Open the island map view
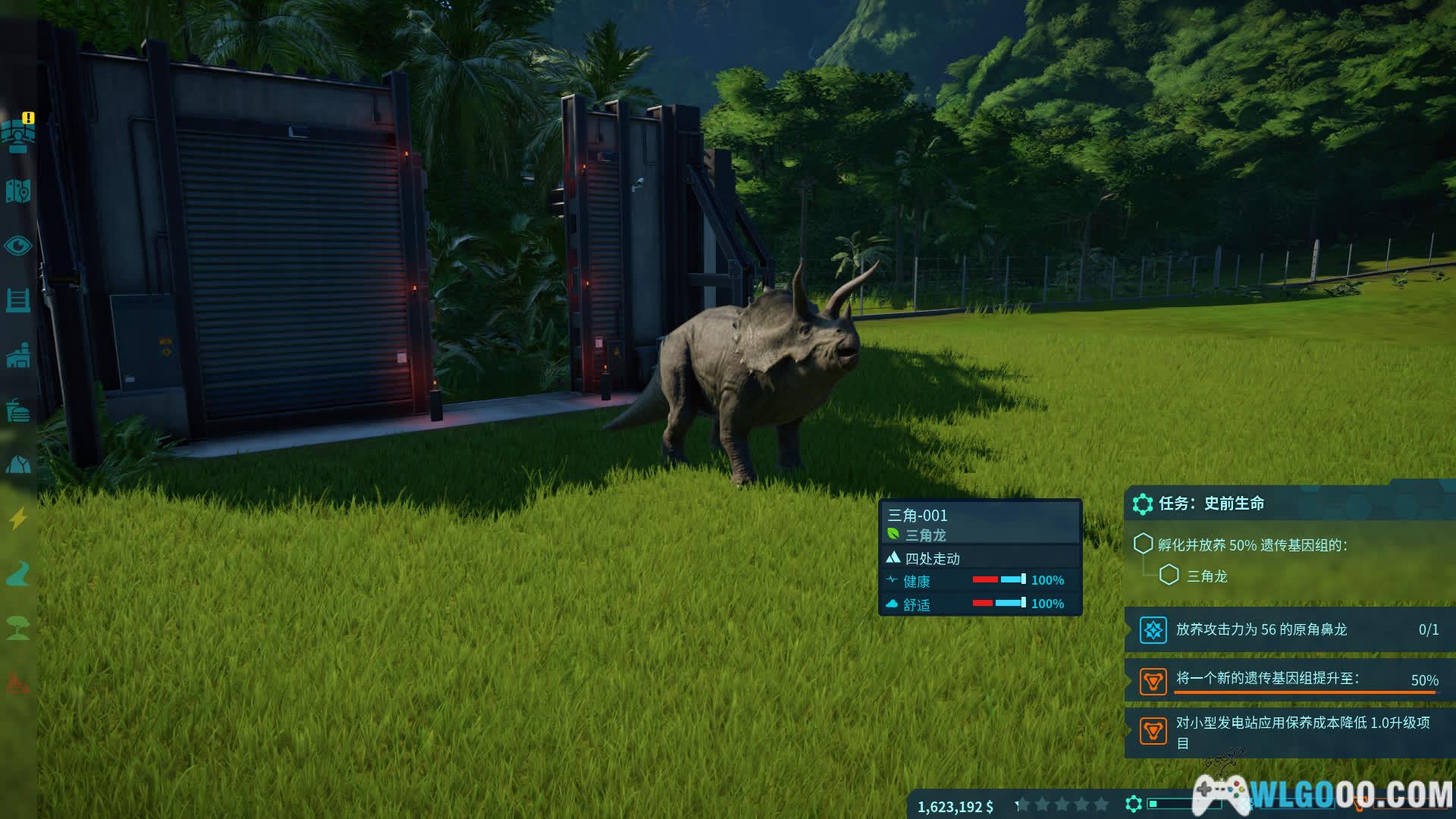This screenshot has height=819, width=1456. tap(18, 191)
